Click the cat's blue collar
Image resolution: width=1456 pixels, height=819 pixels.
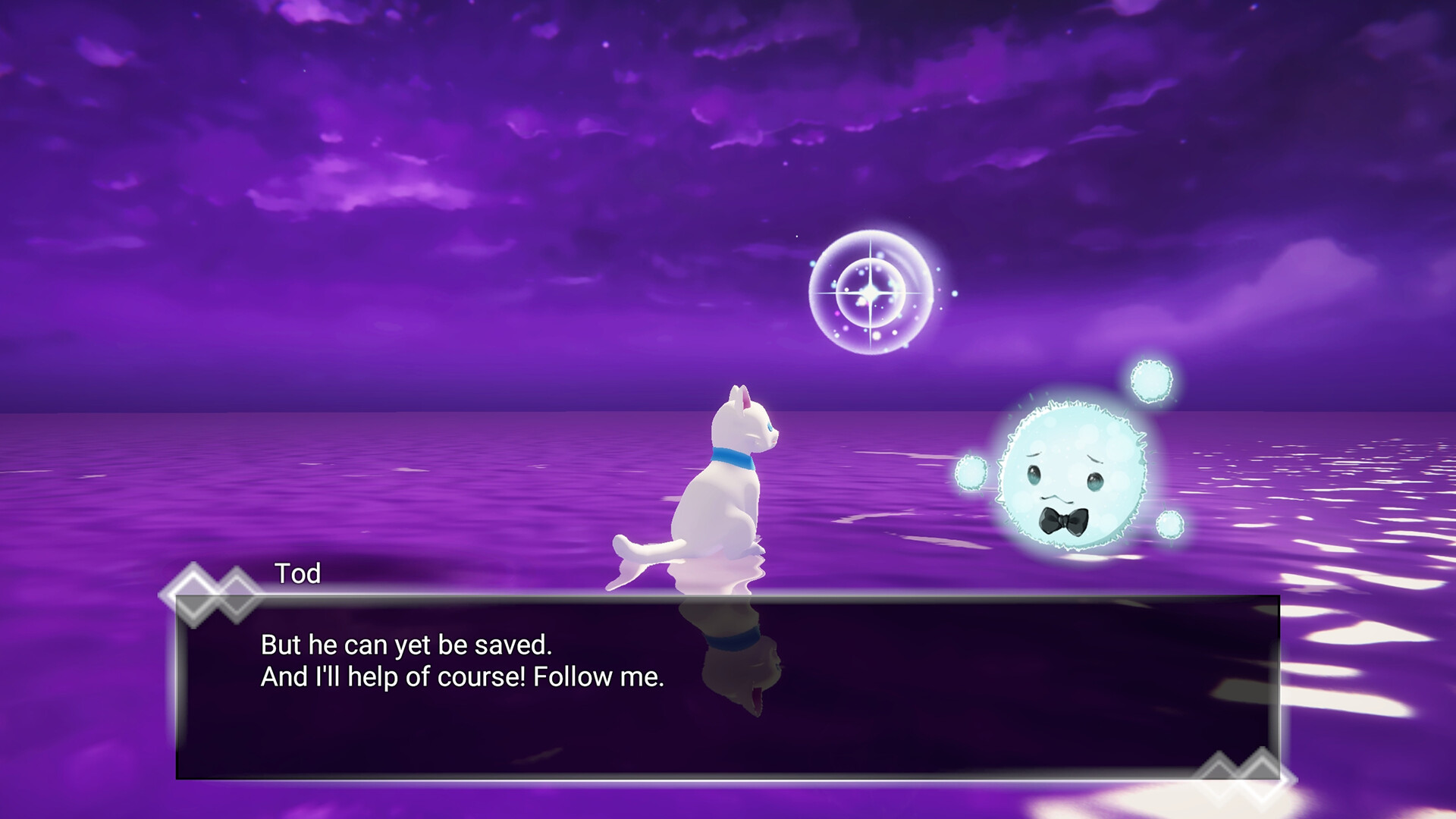pyautogui.click(x=732, y=458)
